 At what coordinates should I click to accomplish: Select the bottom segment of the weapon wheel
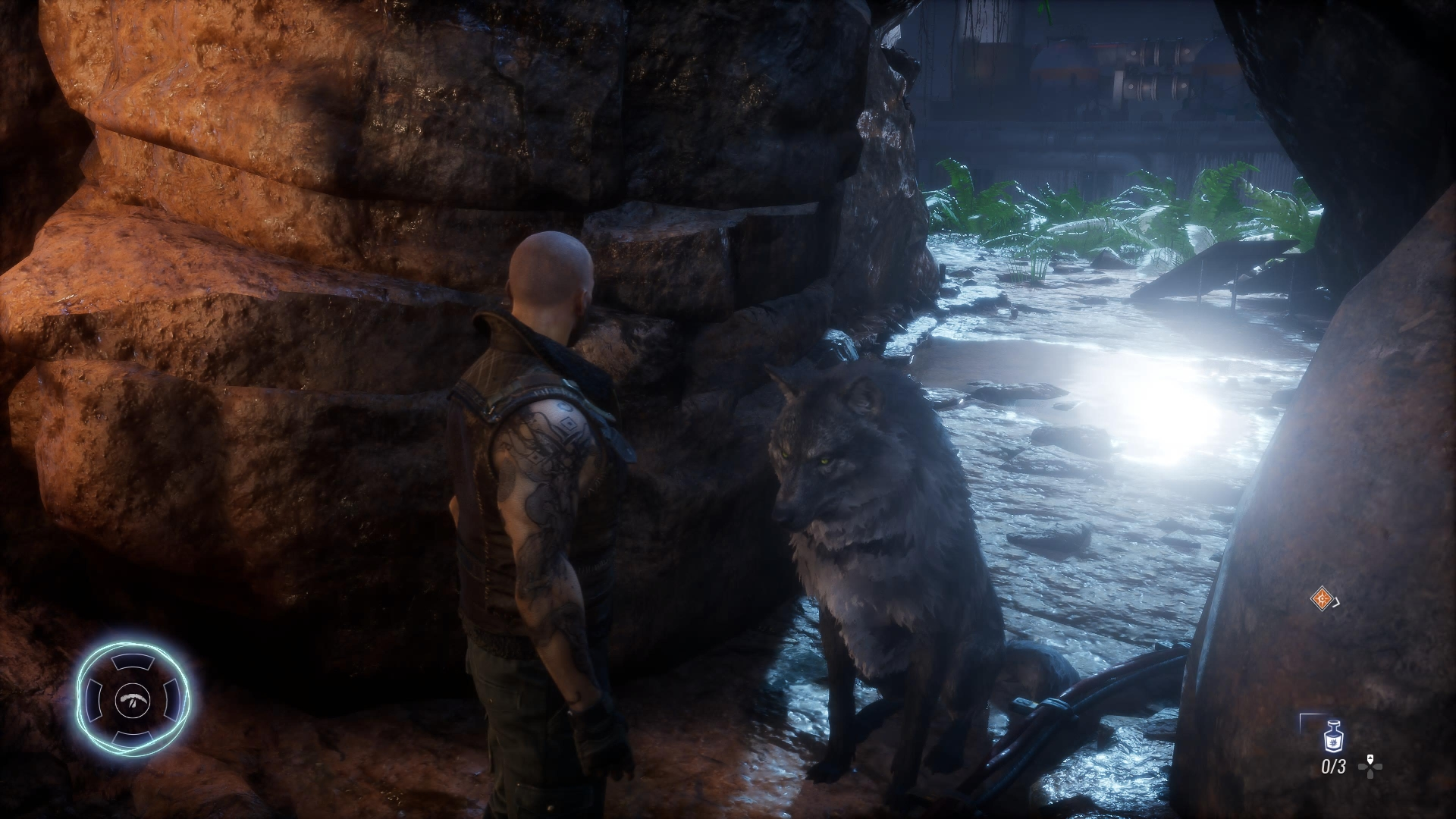pyautogui.click(x=133, y=736)
